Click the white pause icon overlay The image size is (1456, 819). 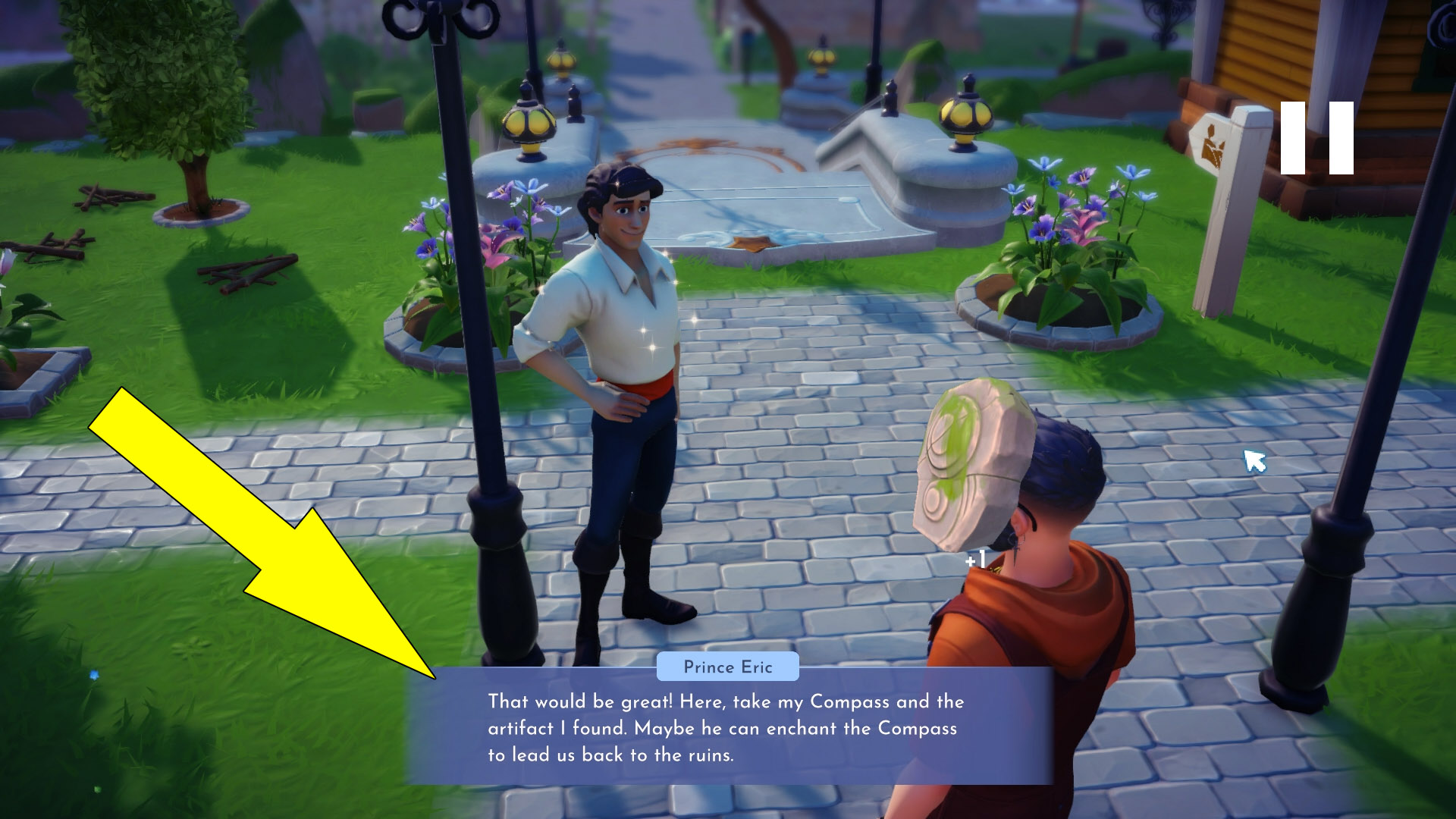1317,138
